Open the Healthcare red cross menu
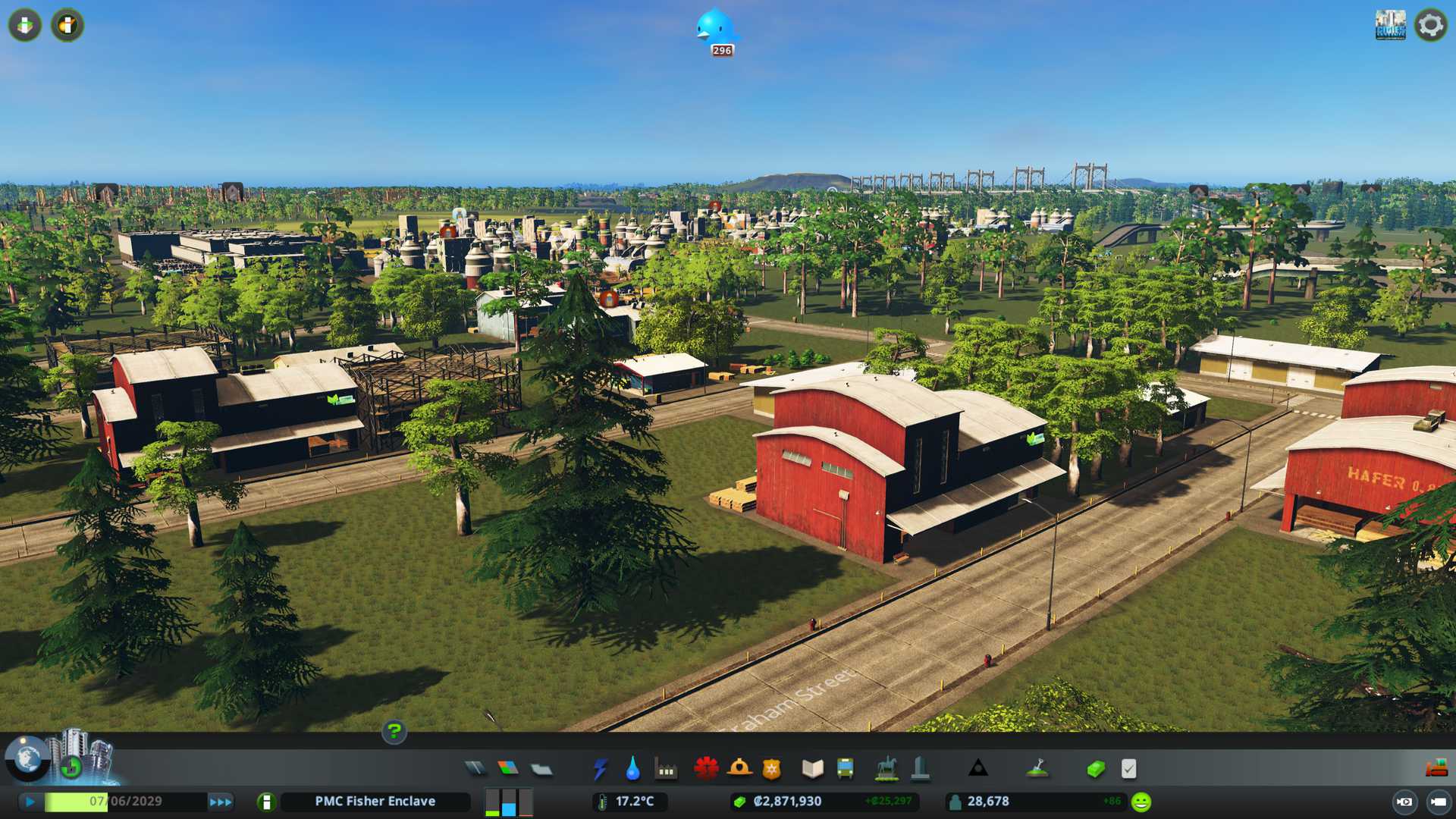The height and width of the screenshot is (819, 1456). point(706,769)
